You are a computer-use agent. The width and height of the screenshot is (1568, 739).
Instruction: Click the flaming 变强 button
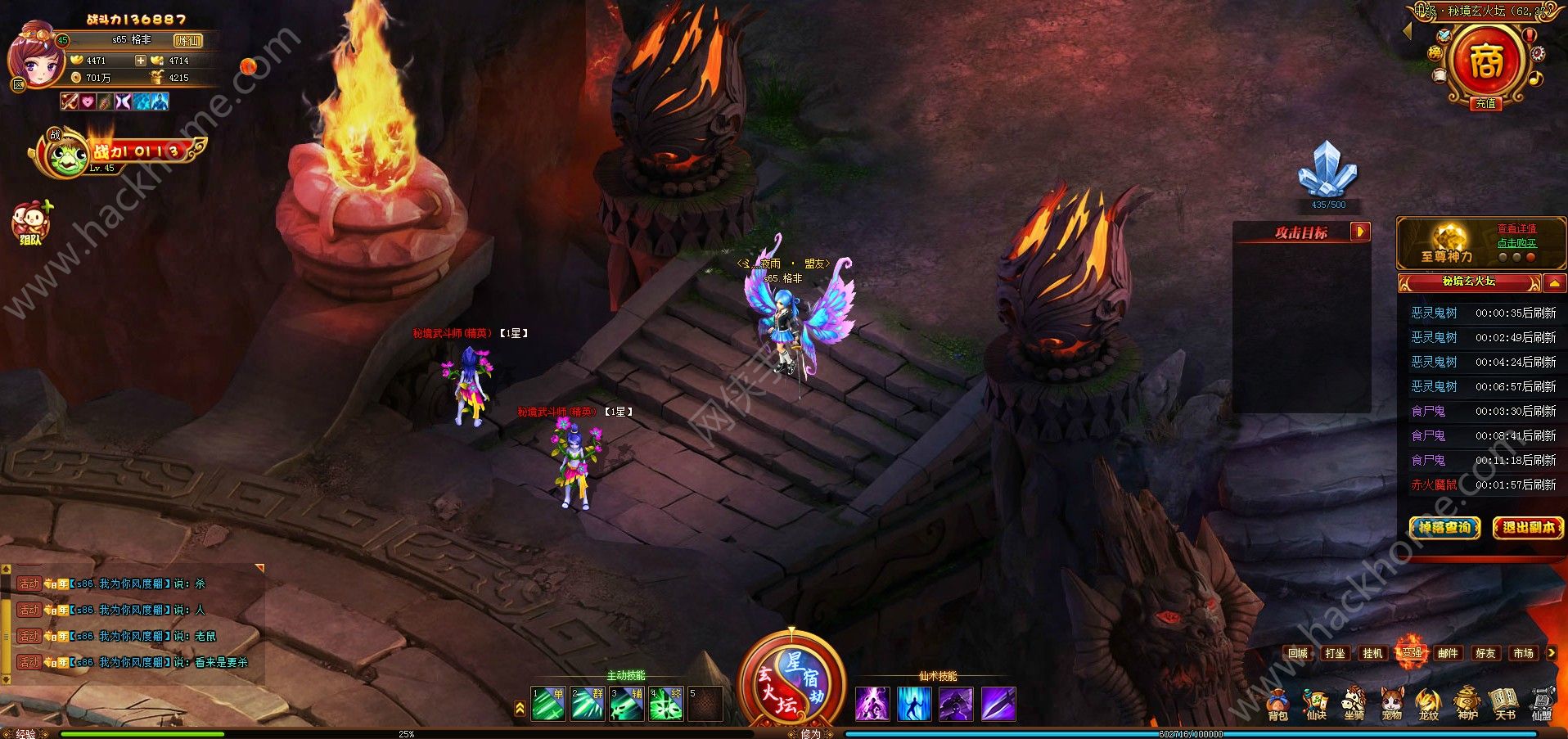click(1411, 653)
